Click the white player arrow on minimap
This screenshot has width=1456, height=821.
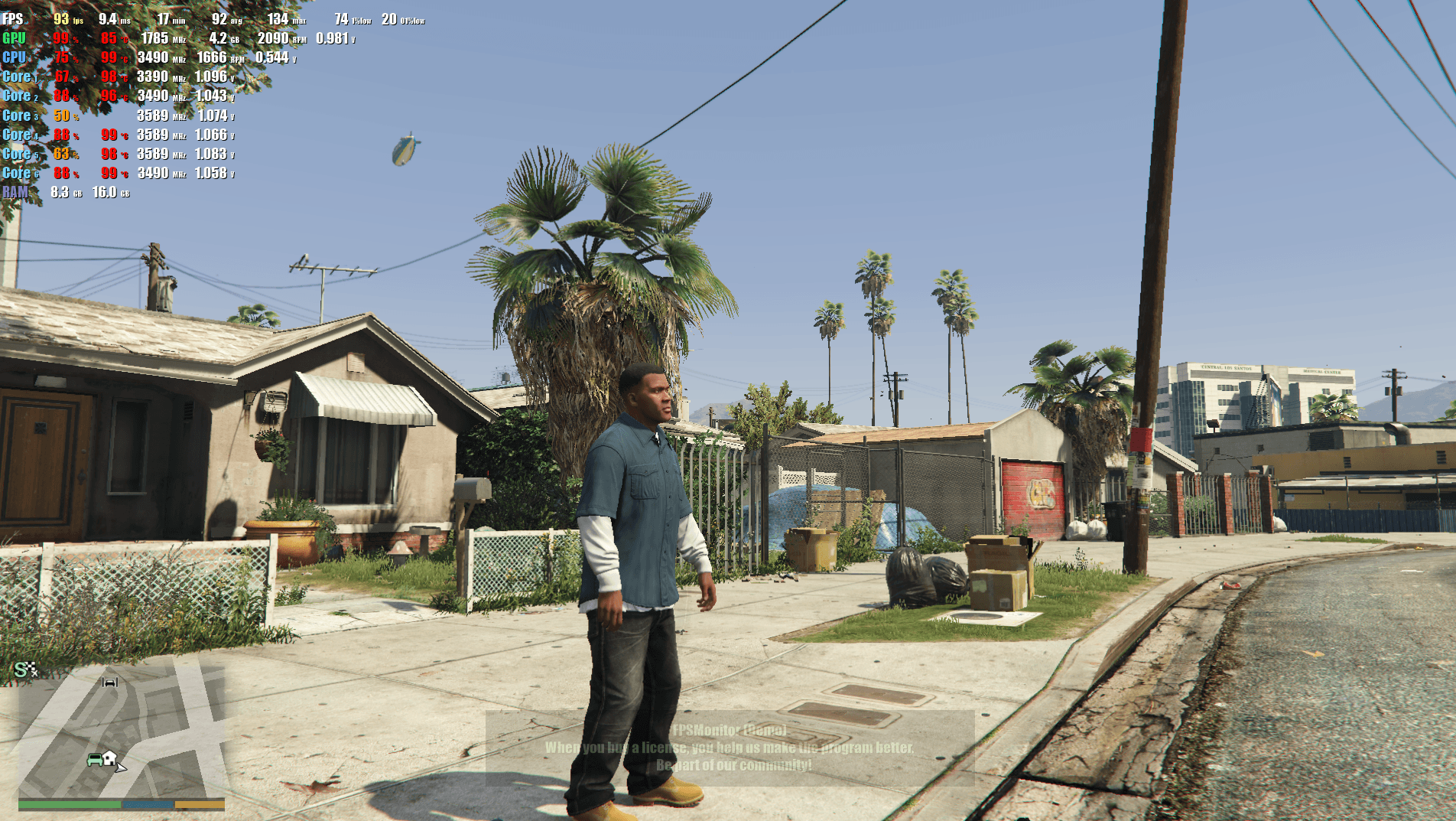(x=121, y=766)
